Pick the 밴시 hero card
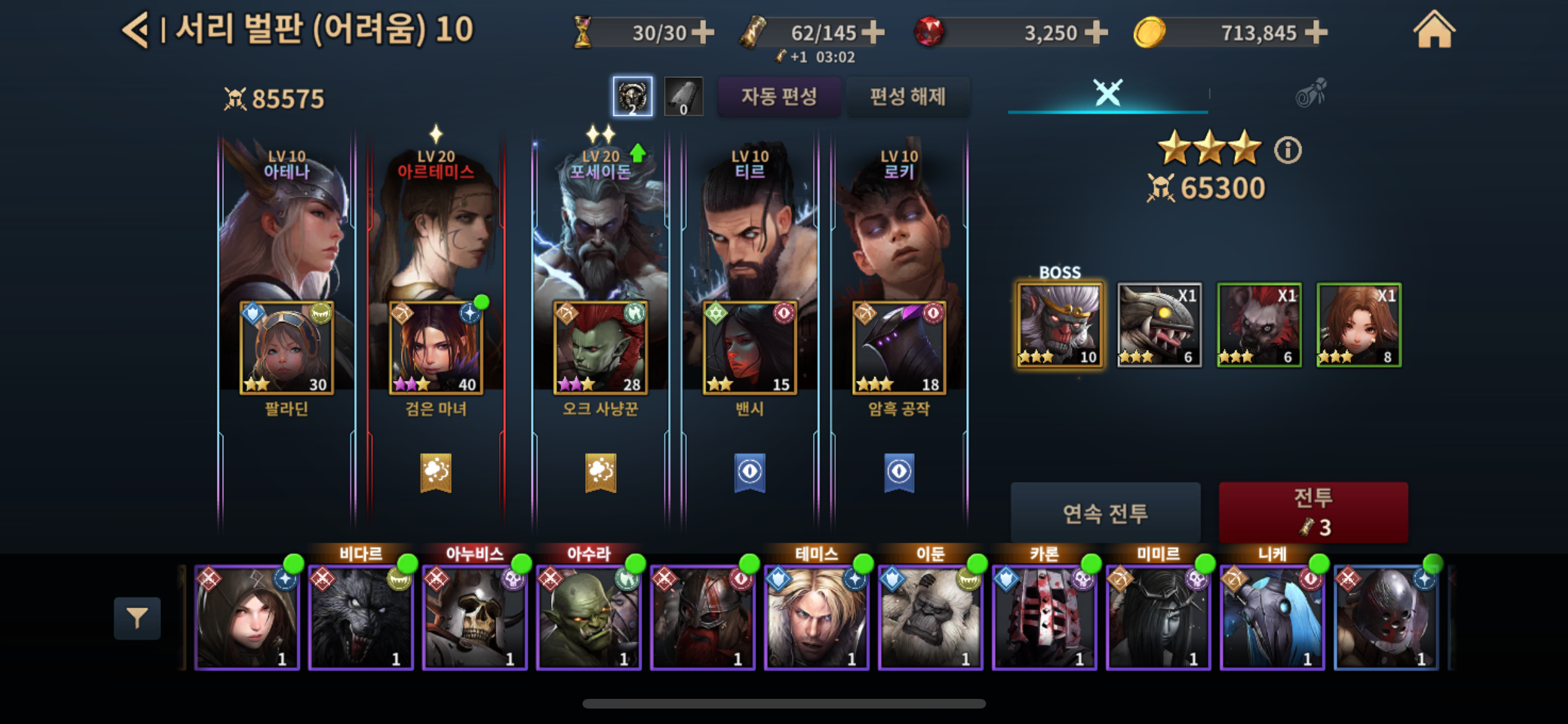 (x=750, y=348)
